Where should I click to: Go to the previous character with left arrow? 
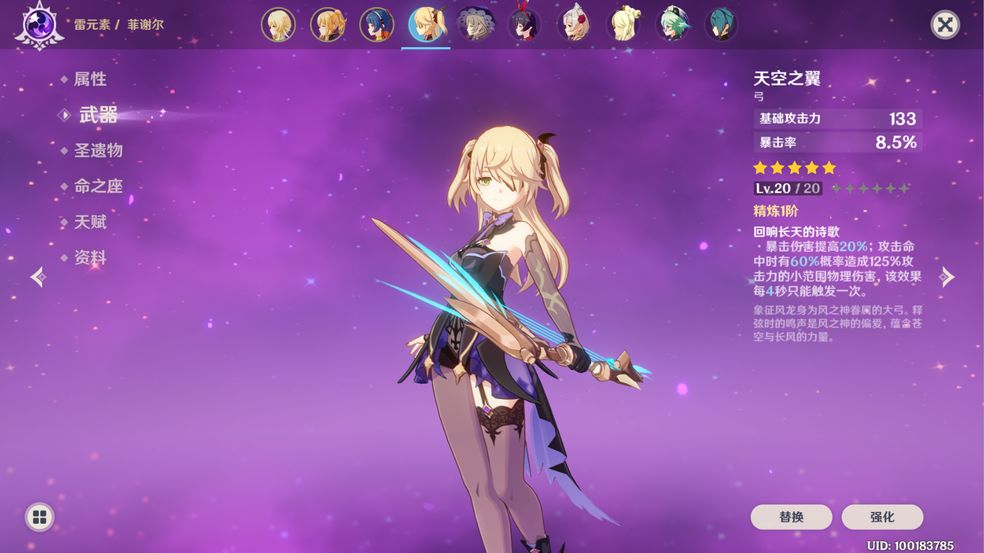click(38, 277)
